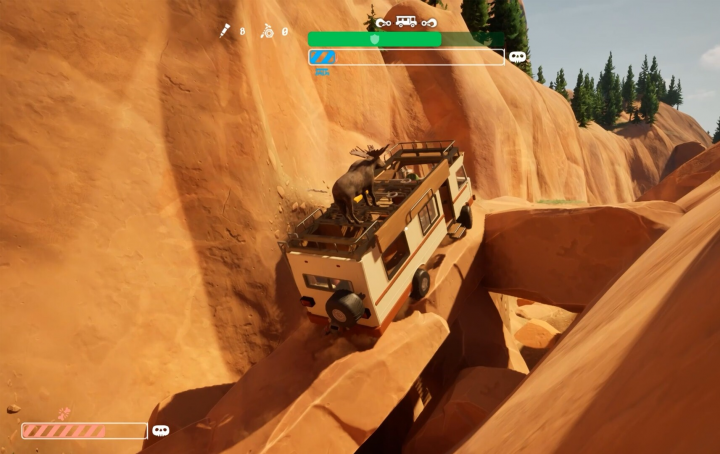Click the camper van icon
The image size is (720, 454).
coord(406,21)
